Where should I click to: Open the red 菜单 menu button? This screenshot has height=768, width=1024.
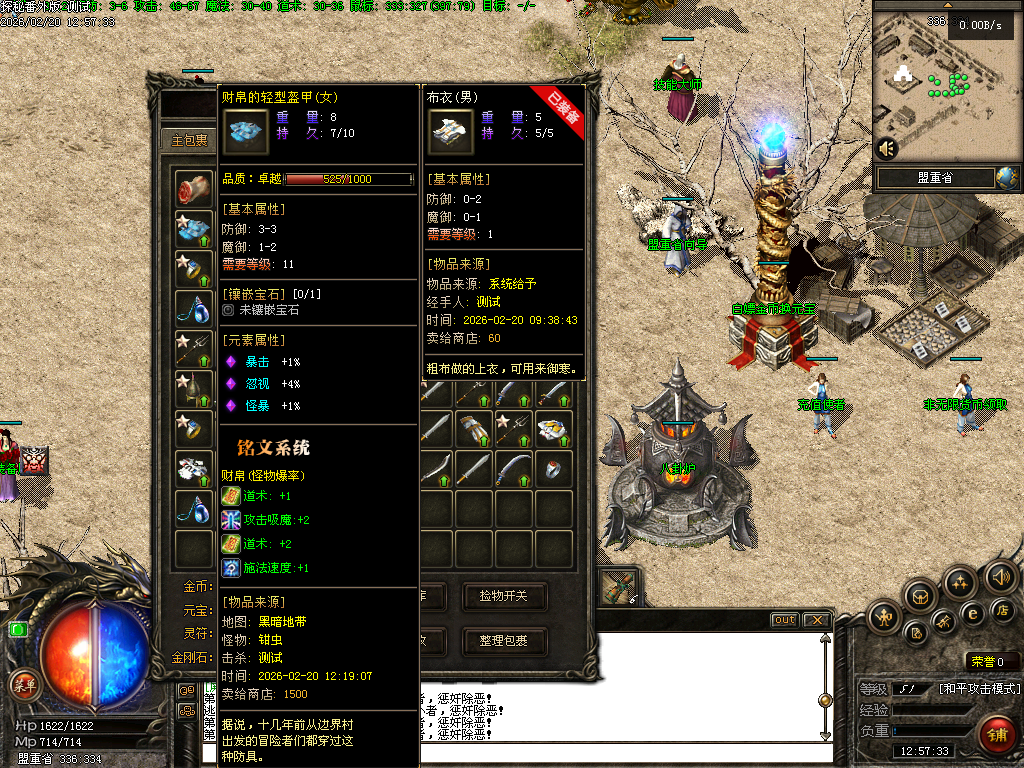(x=23, y=685)
